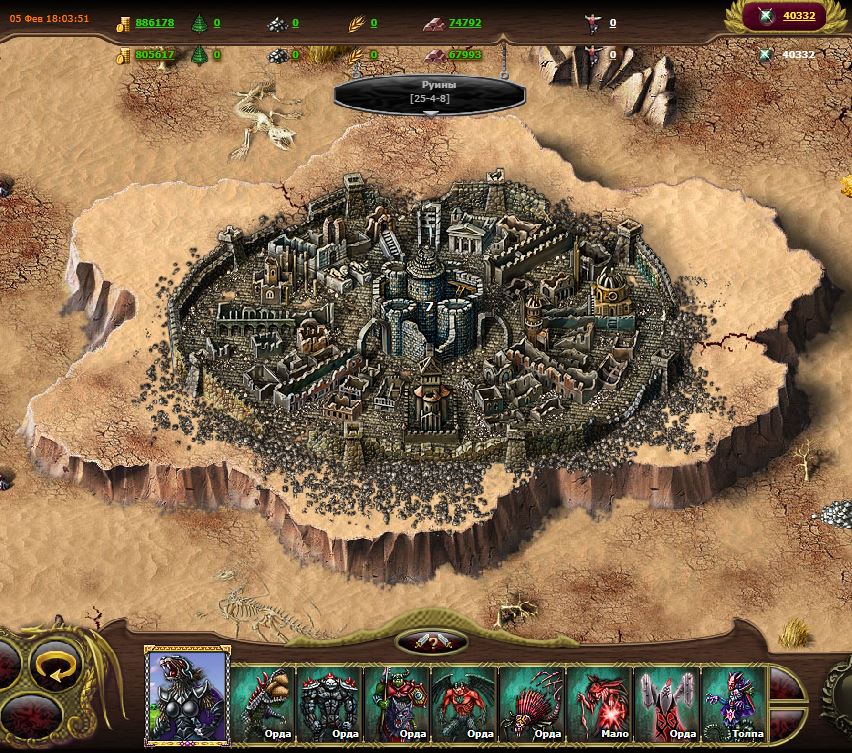The image size is (852, 753).
Task: Click the top-row population figure icon
Action: [x=592, y=22]
